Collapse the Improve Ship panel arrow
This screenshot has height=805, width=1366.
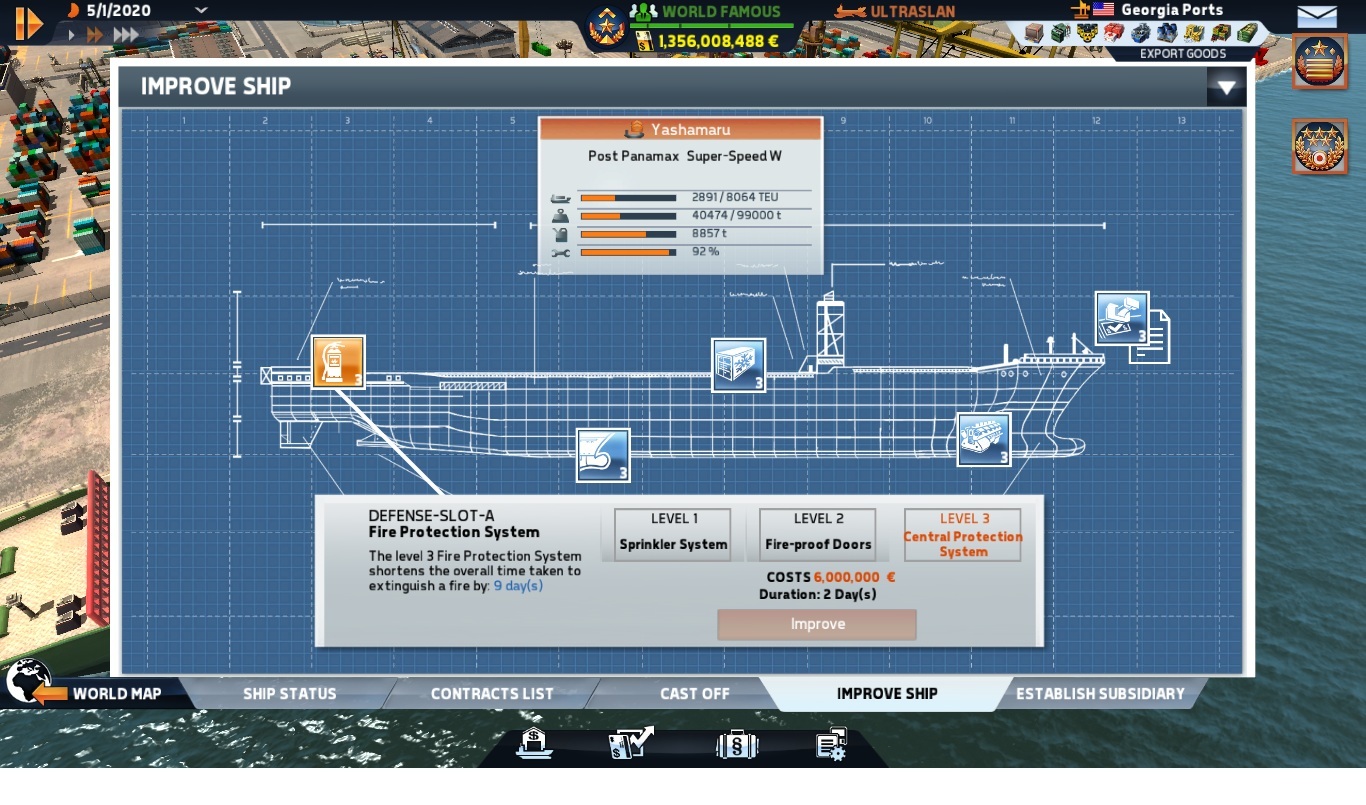[1226, 87]
